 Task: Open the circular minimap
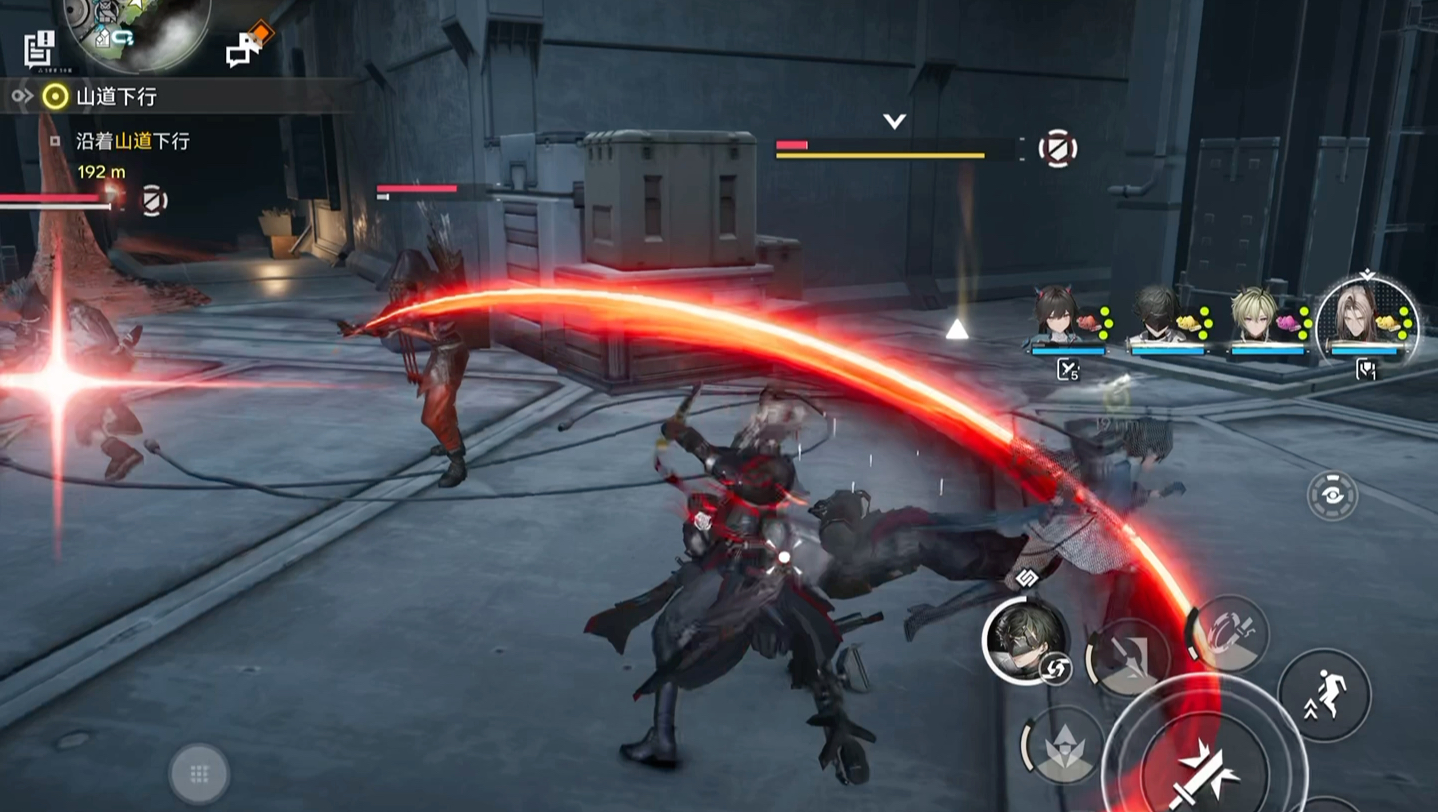(137, 28)
